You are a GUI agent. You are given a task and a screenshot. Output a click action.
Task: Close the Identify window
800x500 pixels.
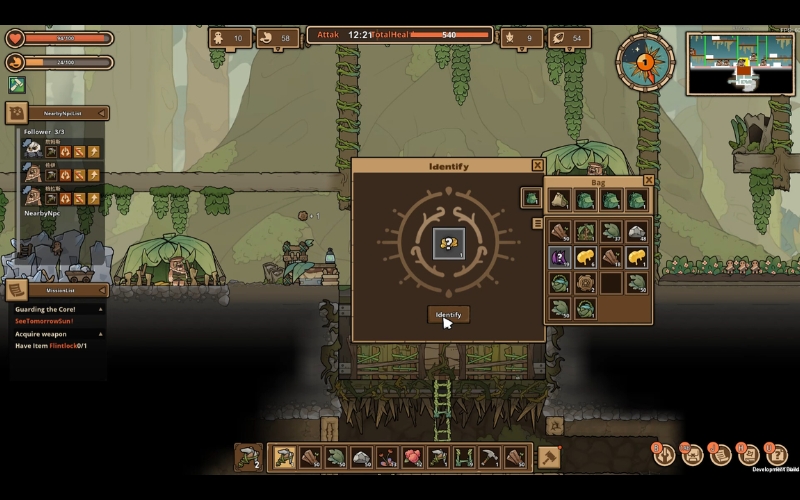[538, 166]
